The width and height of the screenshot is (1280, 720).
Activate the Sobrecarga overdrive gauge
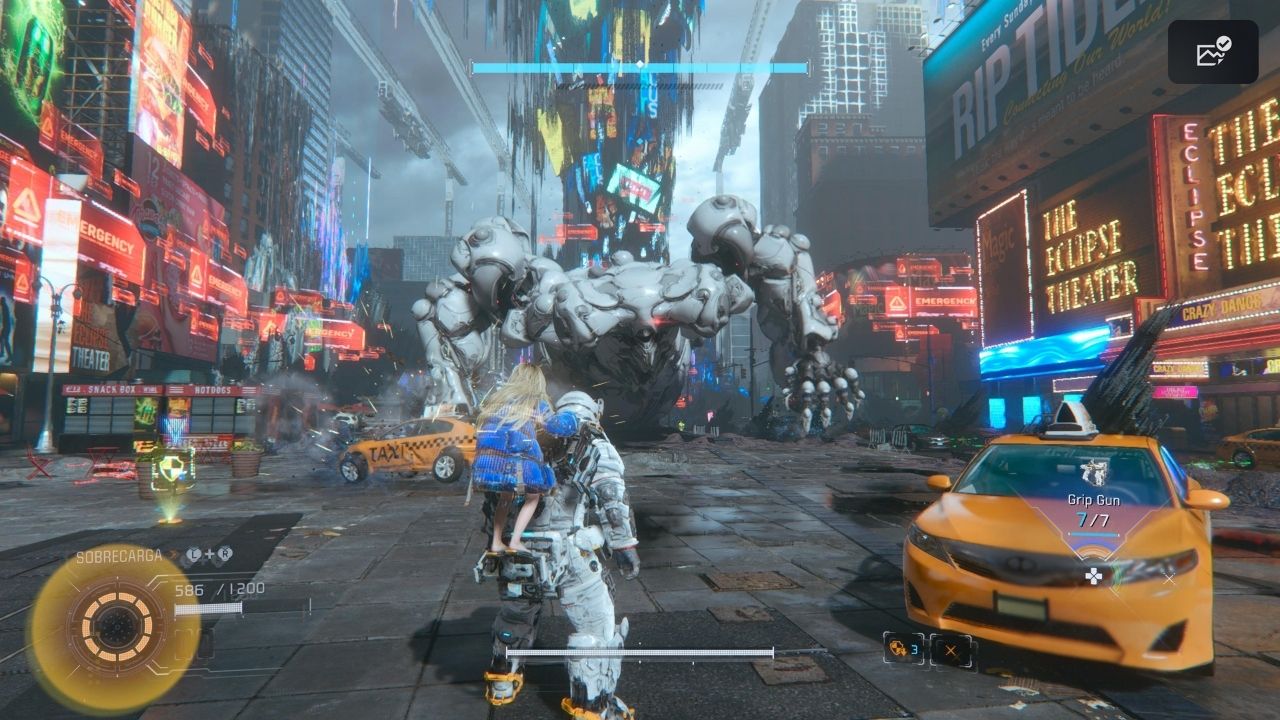pyautogui.click(x=116, y=628)
